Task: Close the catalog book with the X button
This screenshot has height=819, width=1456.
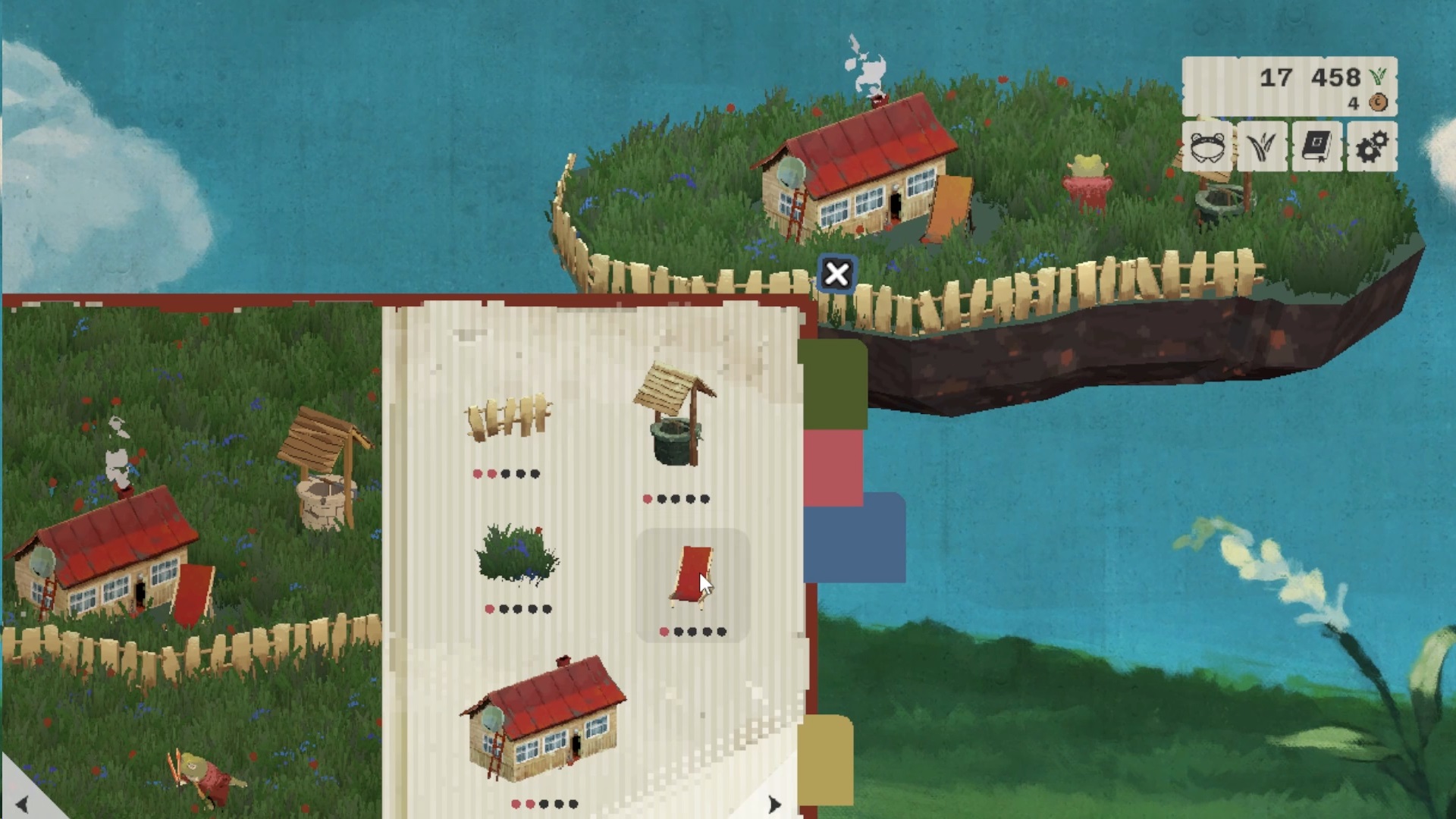Action: click(836, 274)
